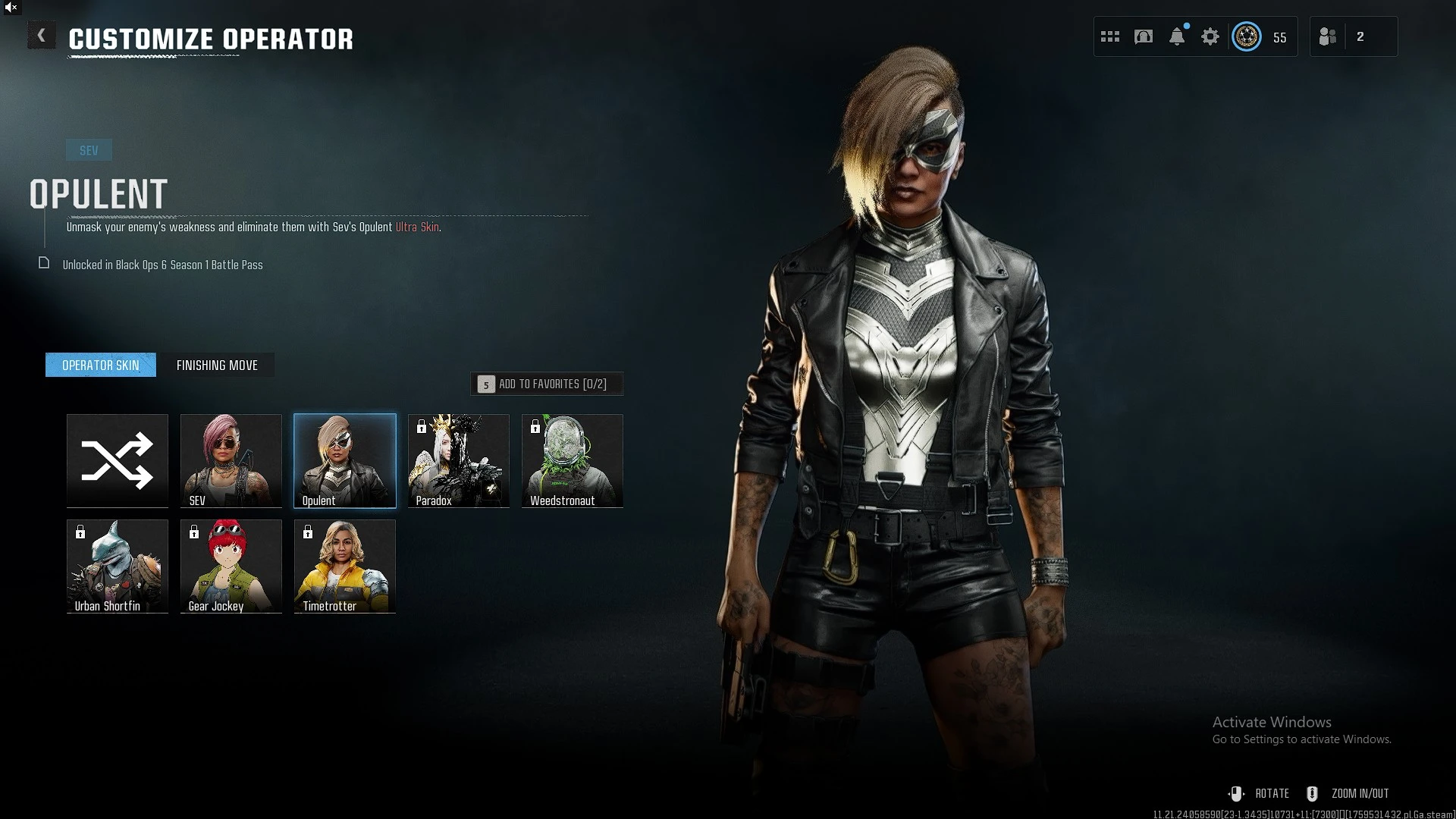The image size is (1456, 819).
Task: Open notifications via the bell icon
Action: click(1177, 36)
